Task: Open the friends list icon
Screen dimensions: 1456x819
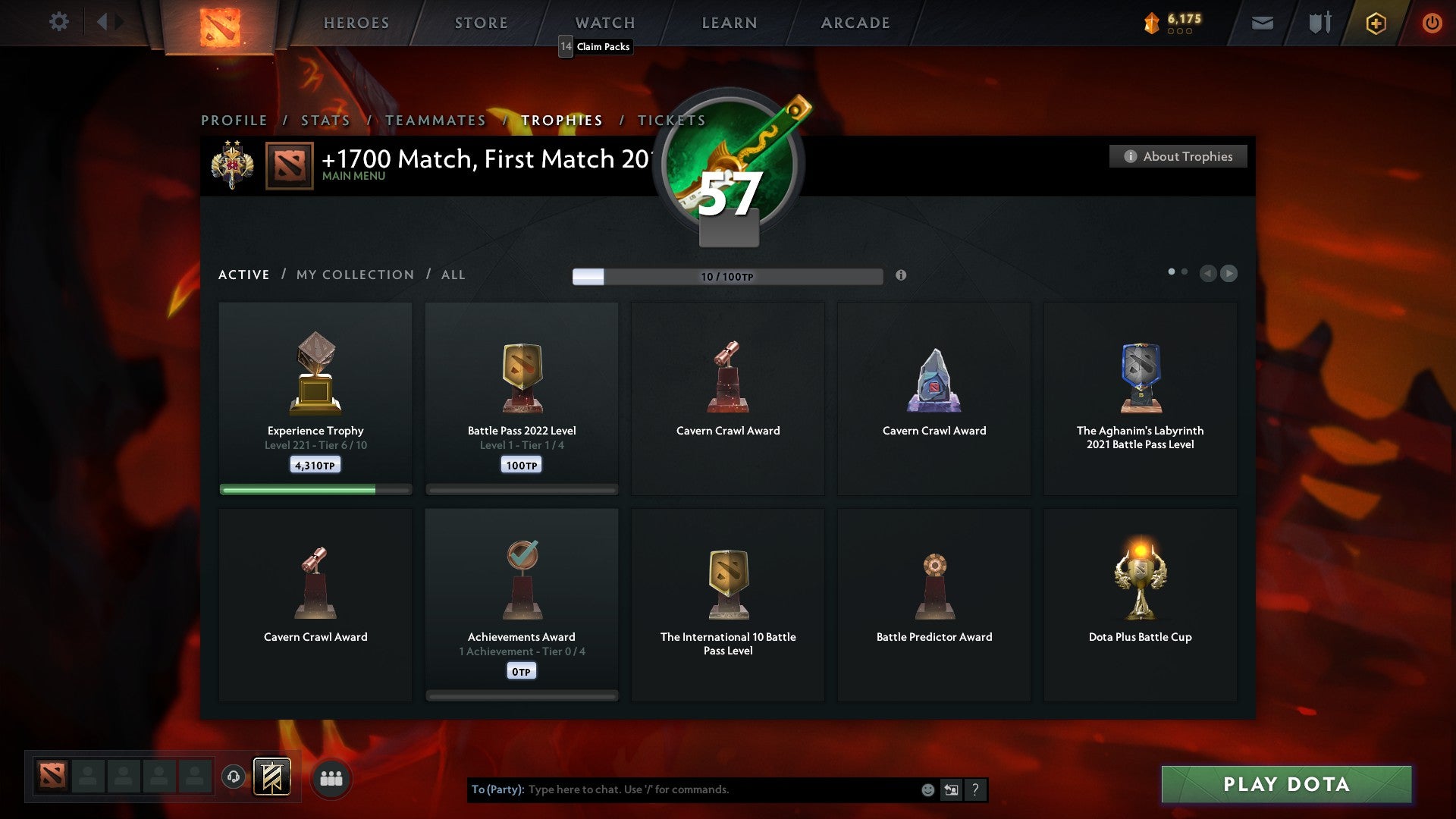Action: (330, 777)
